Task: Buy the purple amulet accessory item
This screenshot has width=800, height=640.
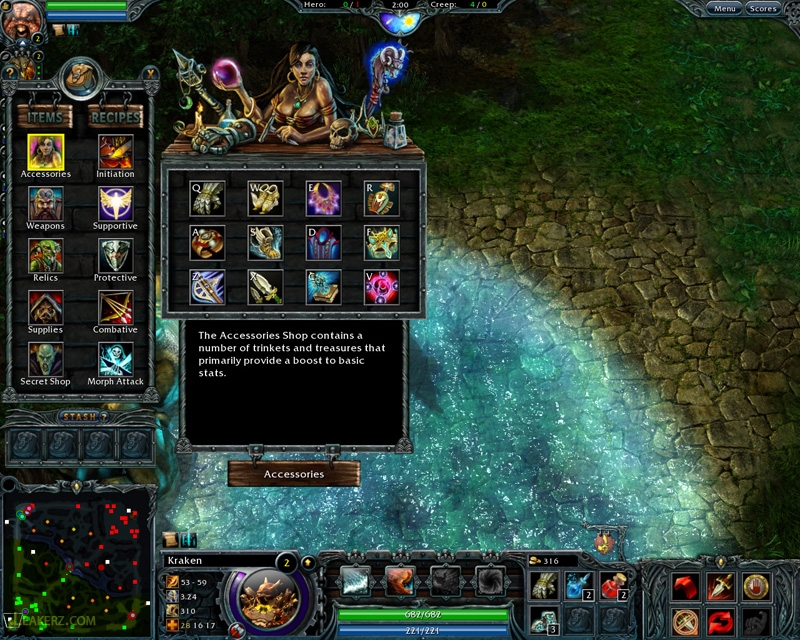Action: (x=323, y=198)
